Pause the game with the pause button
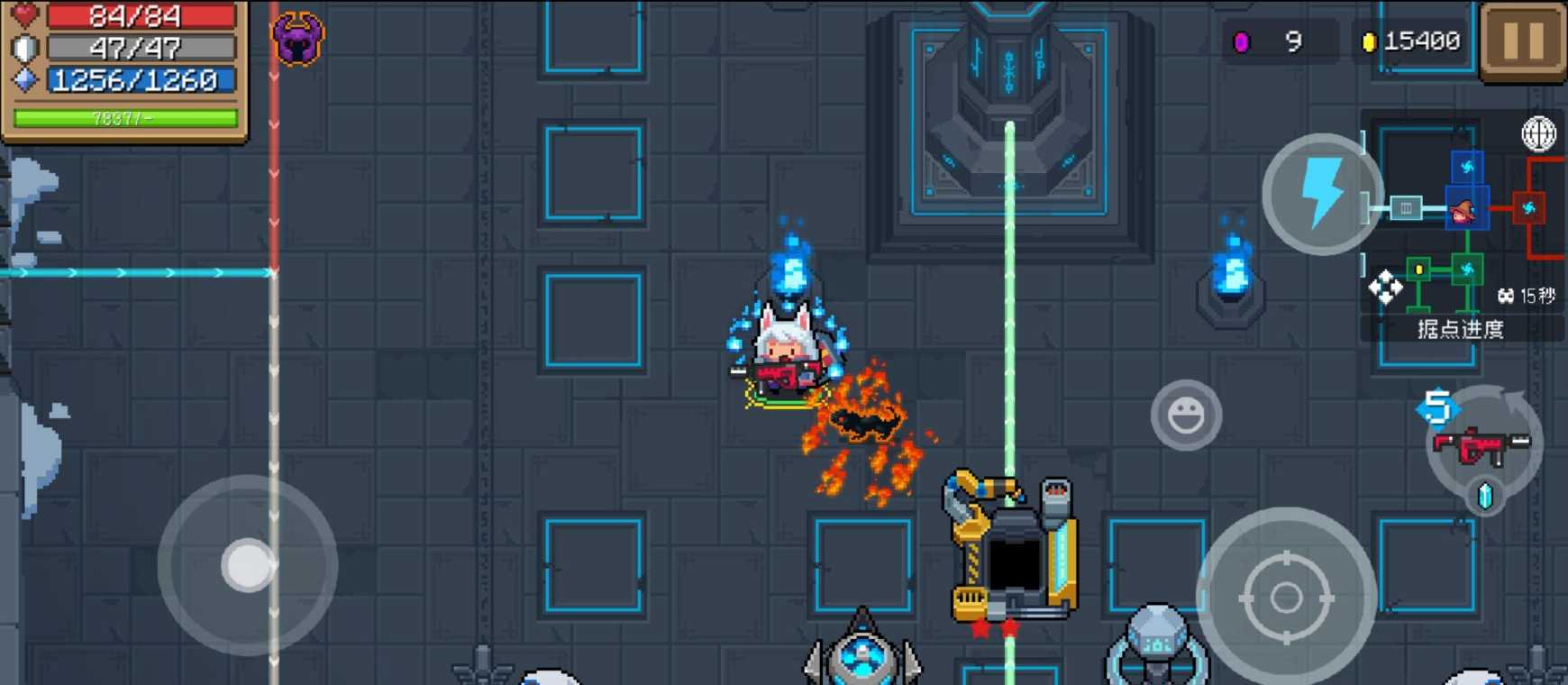1568x685 pixels. [x=1523, y=41]
